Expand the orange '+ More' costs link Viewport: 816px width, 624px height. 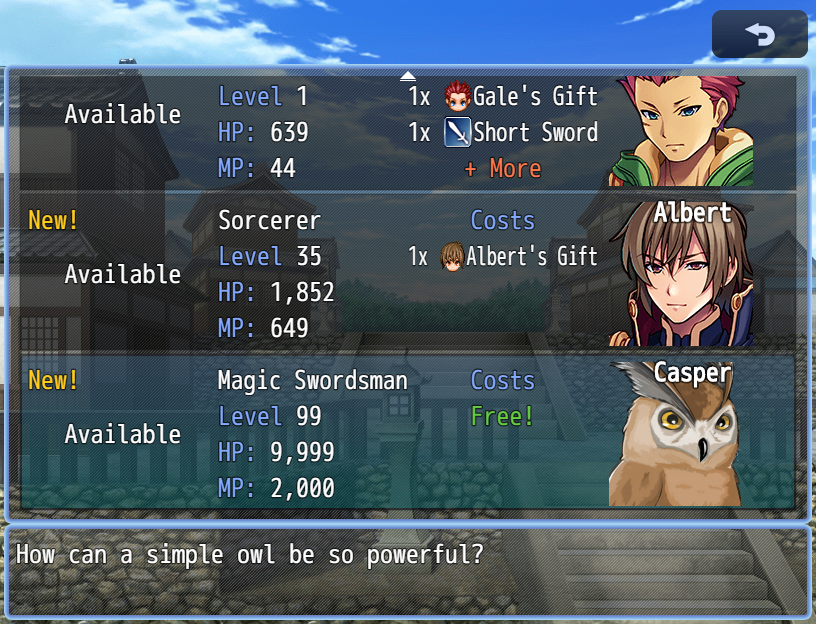503,169
